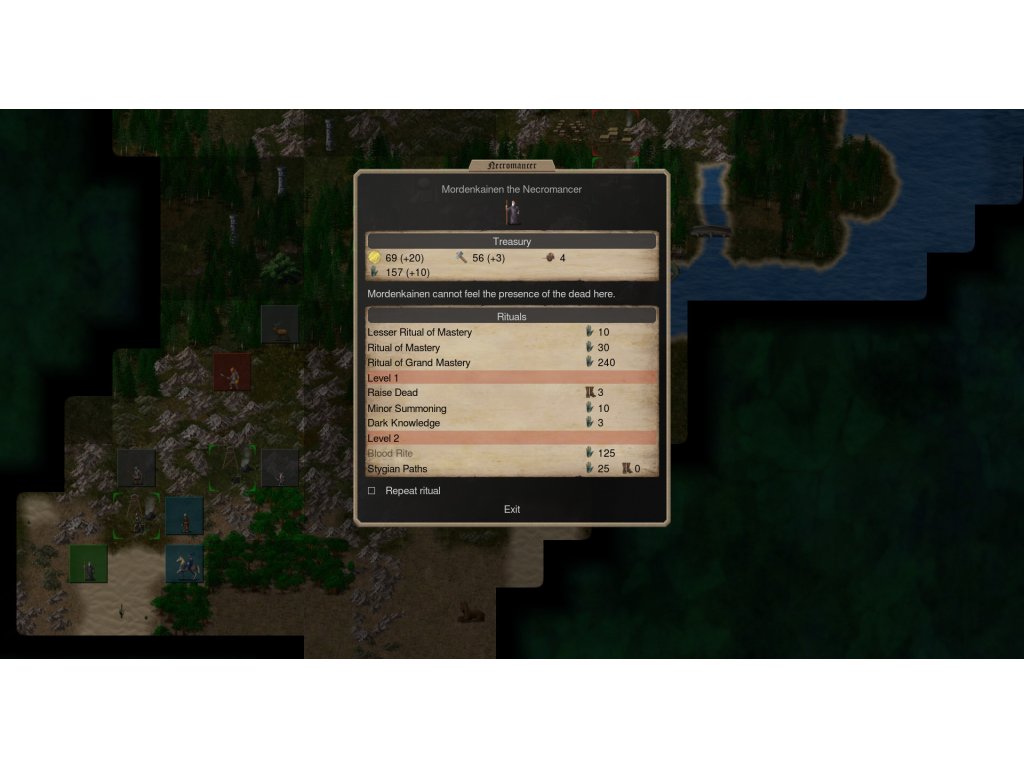
Task: Choose the Stygian Paths ritual
Action: [x=400, y=469]
